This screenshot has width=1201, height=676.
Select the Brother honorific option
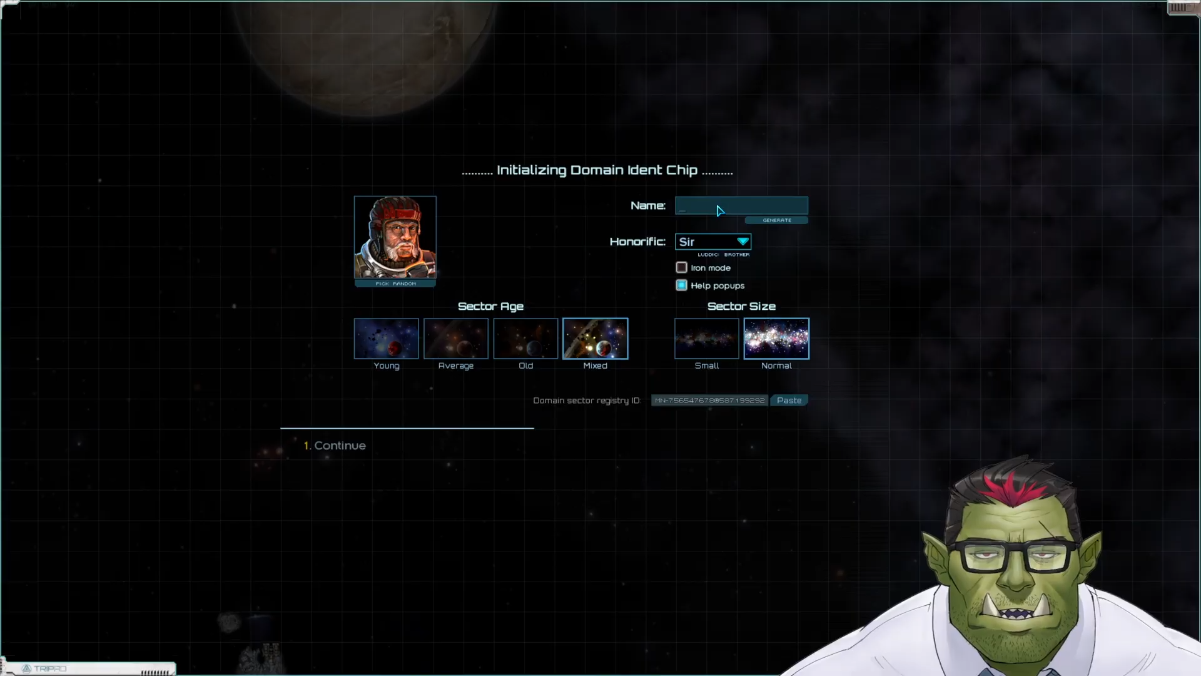(737, 255)
